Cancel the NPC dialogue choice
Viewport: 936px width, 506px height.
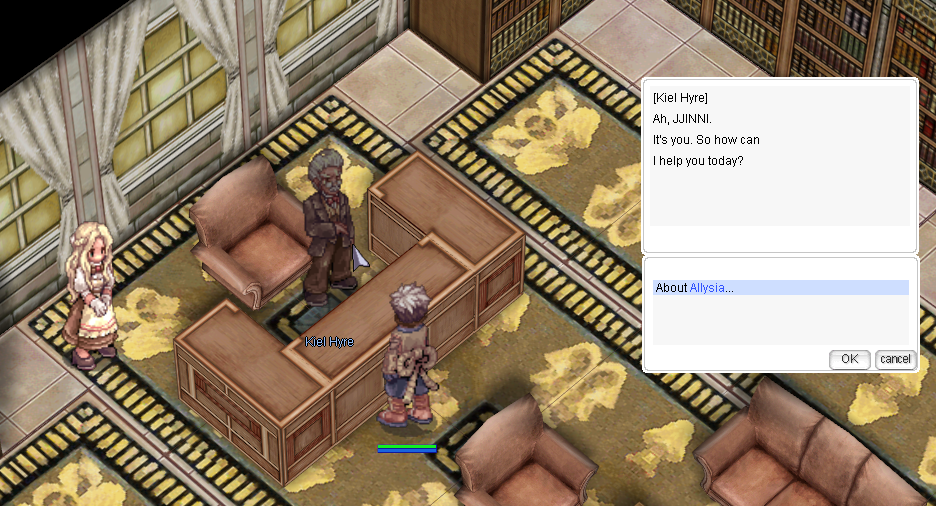[895, 359]
